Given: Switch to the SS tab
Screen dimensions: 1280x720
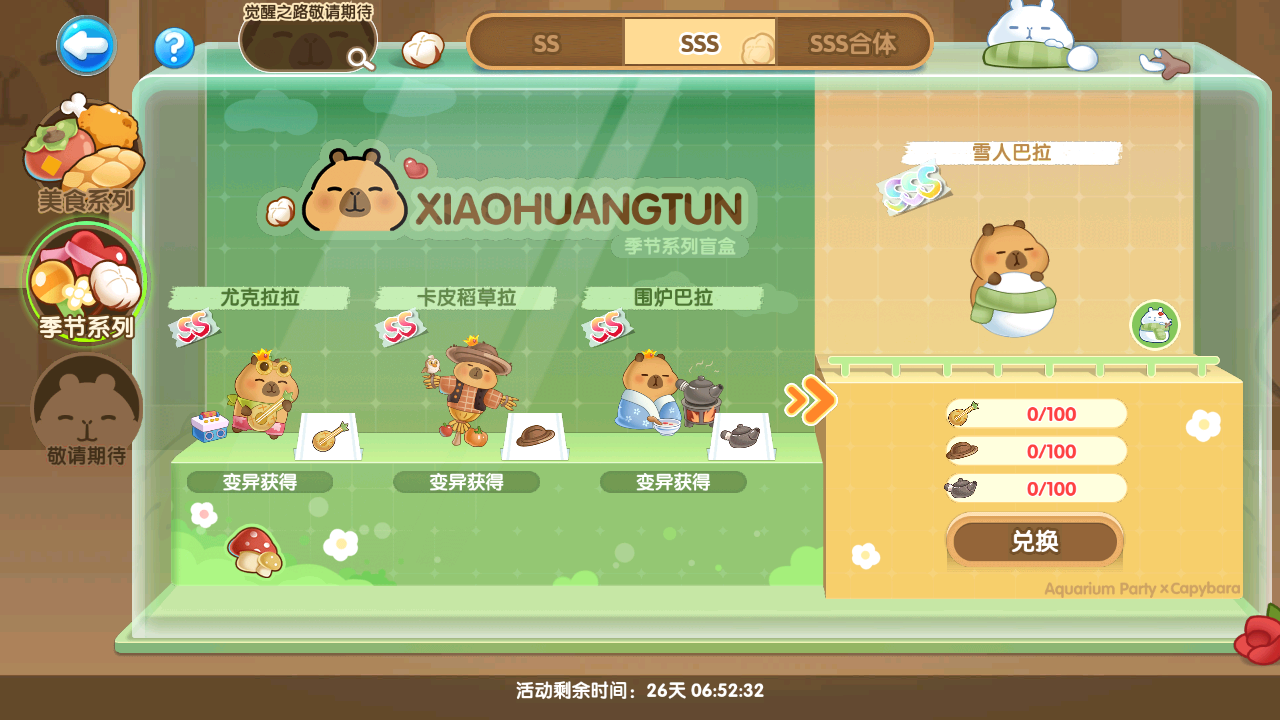Looking at the screenshot, I should coord(546,43).
